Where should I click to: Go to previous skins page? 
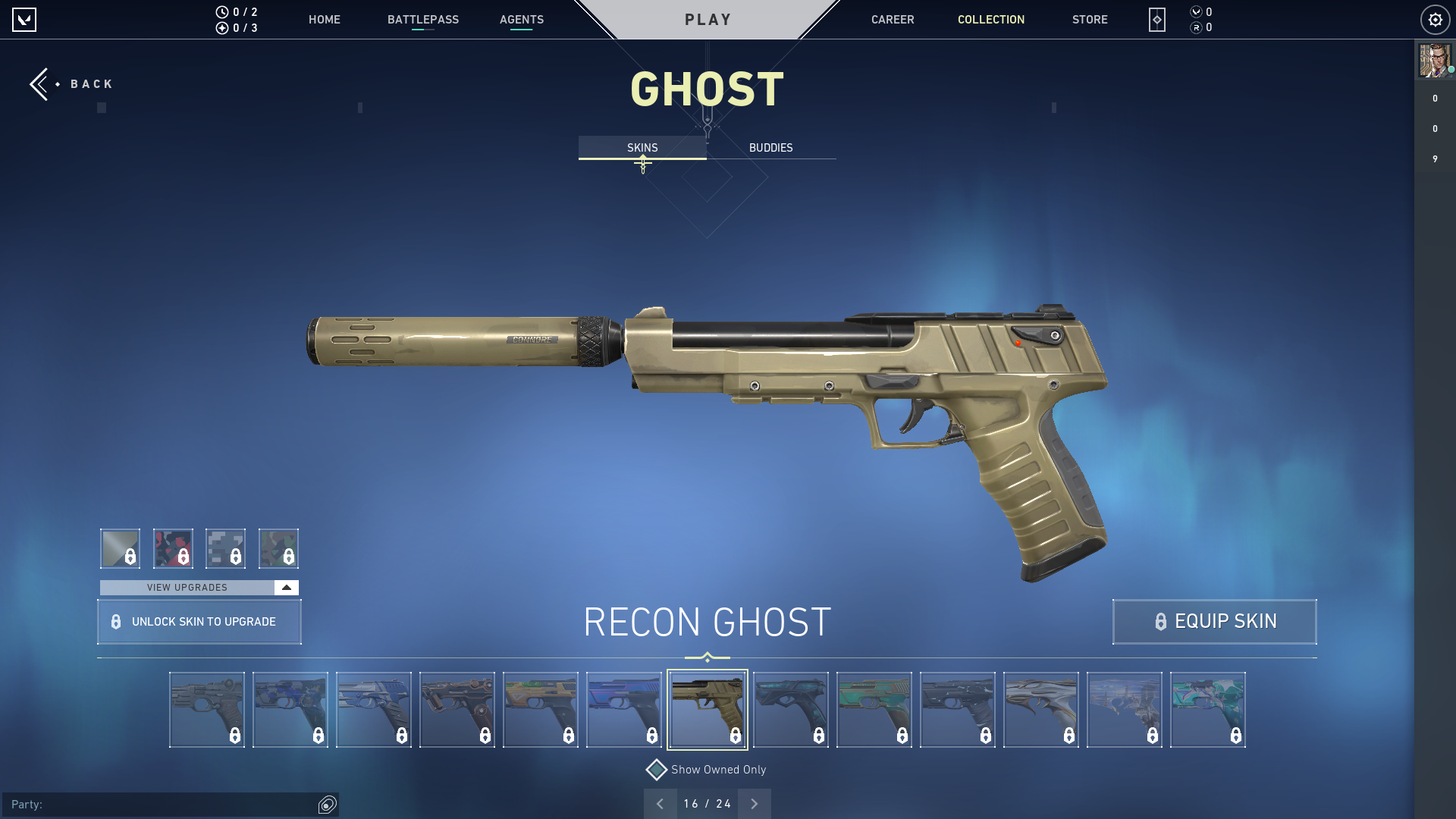pyautogui.click(x=661, y=803)
